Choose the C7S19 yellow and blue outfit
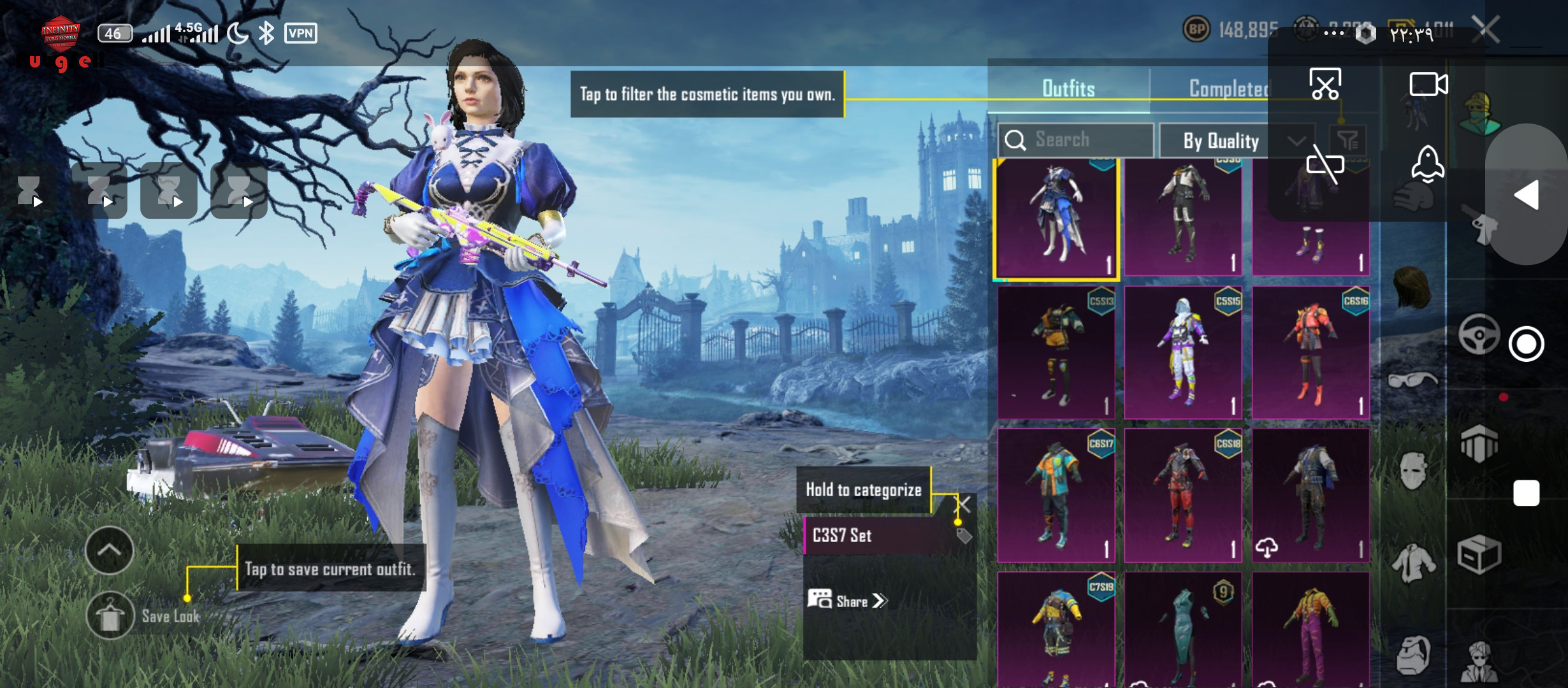1568x688 pixels. click(x=1056, y=627)
